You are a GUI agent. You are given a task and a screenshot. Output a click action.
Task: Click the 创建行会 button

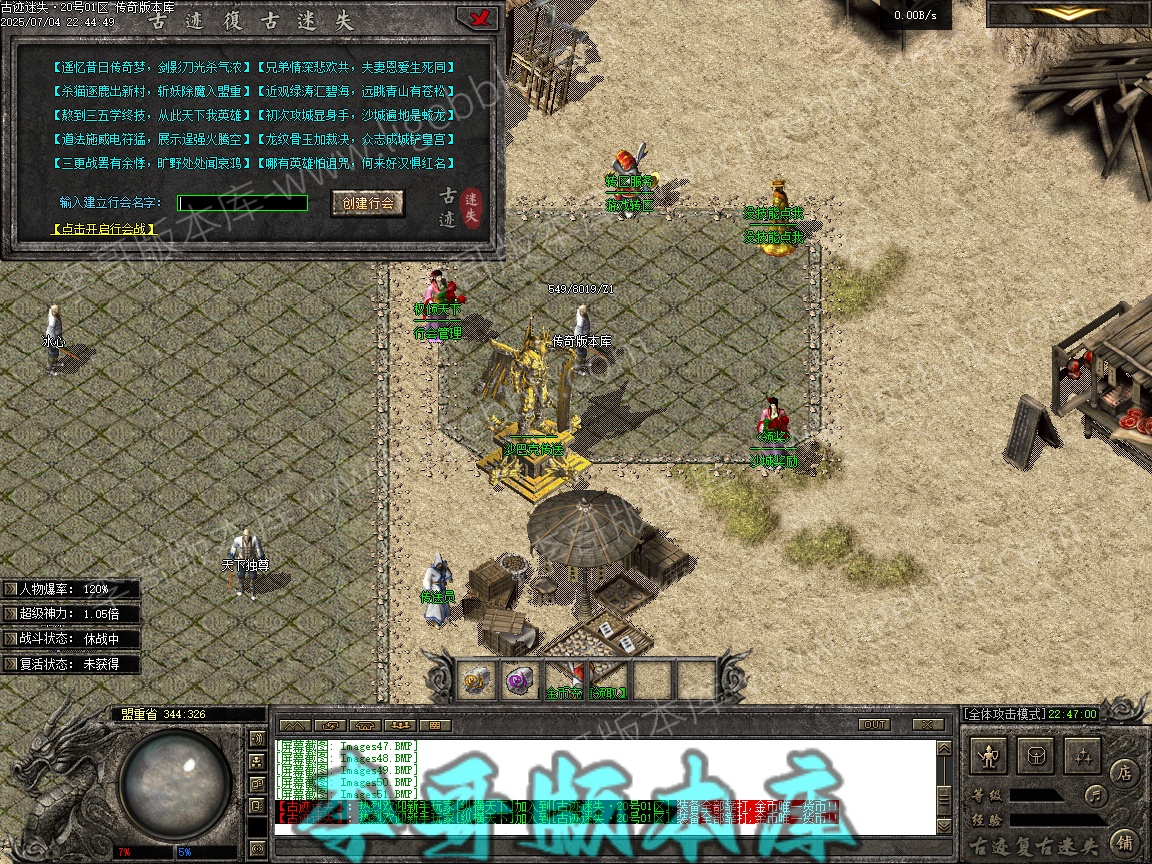(368, 203)
